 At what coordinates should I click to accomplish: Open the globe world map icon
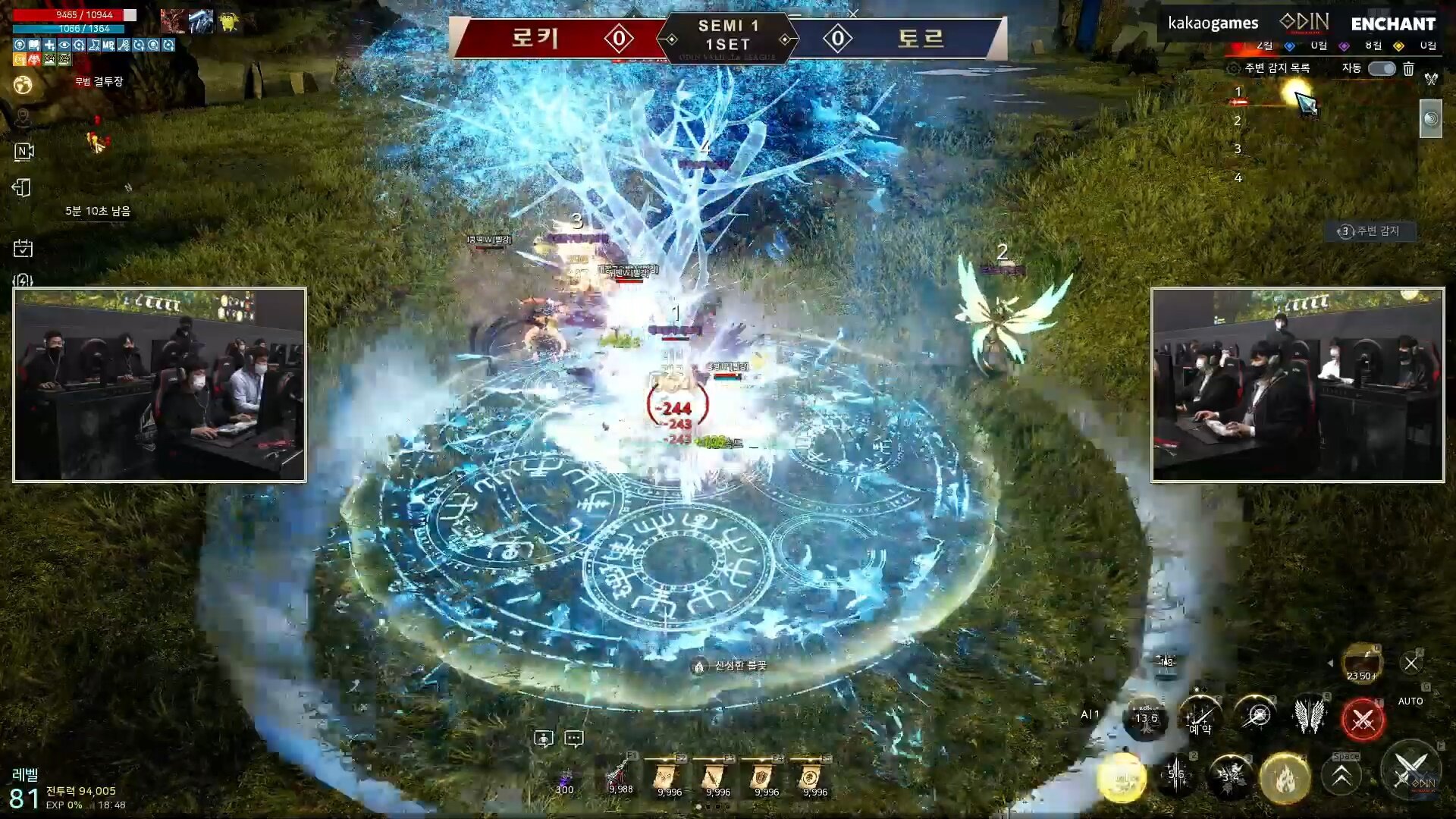pyautogui.click(x=23, y=85)
